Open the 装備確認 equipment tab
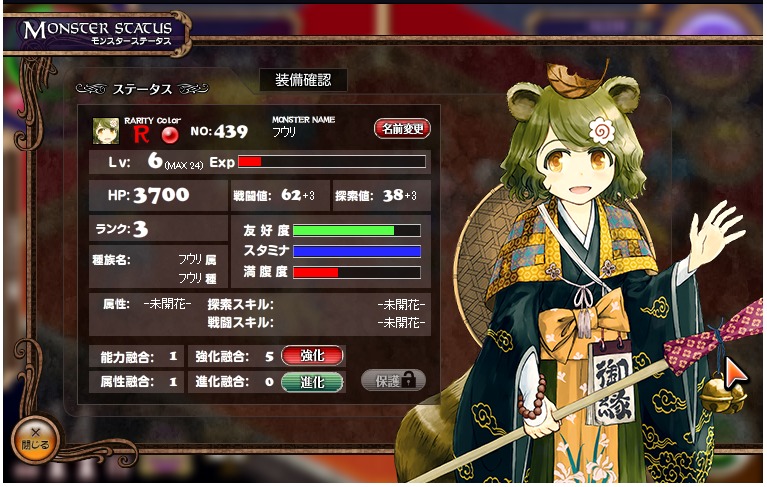767x487 pixels. click(x=303, y=80)
